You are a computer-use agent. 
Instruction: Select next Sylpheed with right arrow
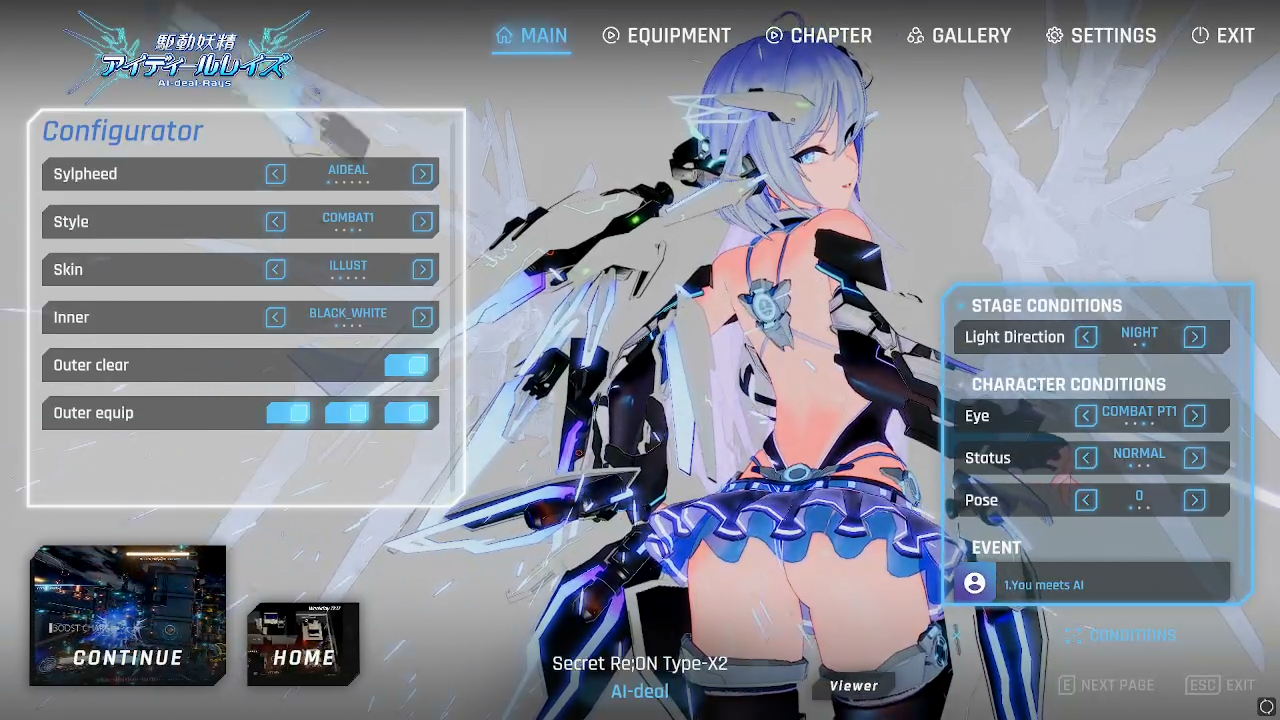423,174
